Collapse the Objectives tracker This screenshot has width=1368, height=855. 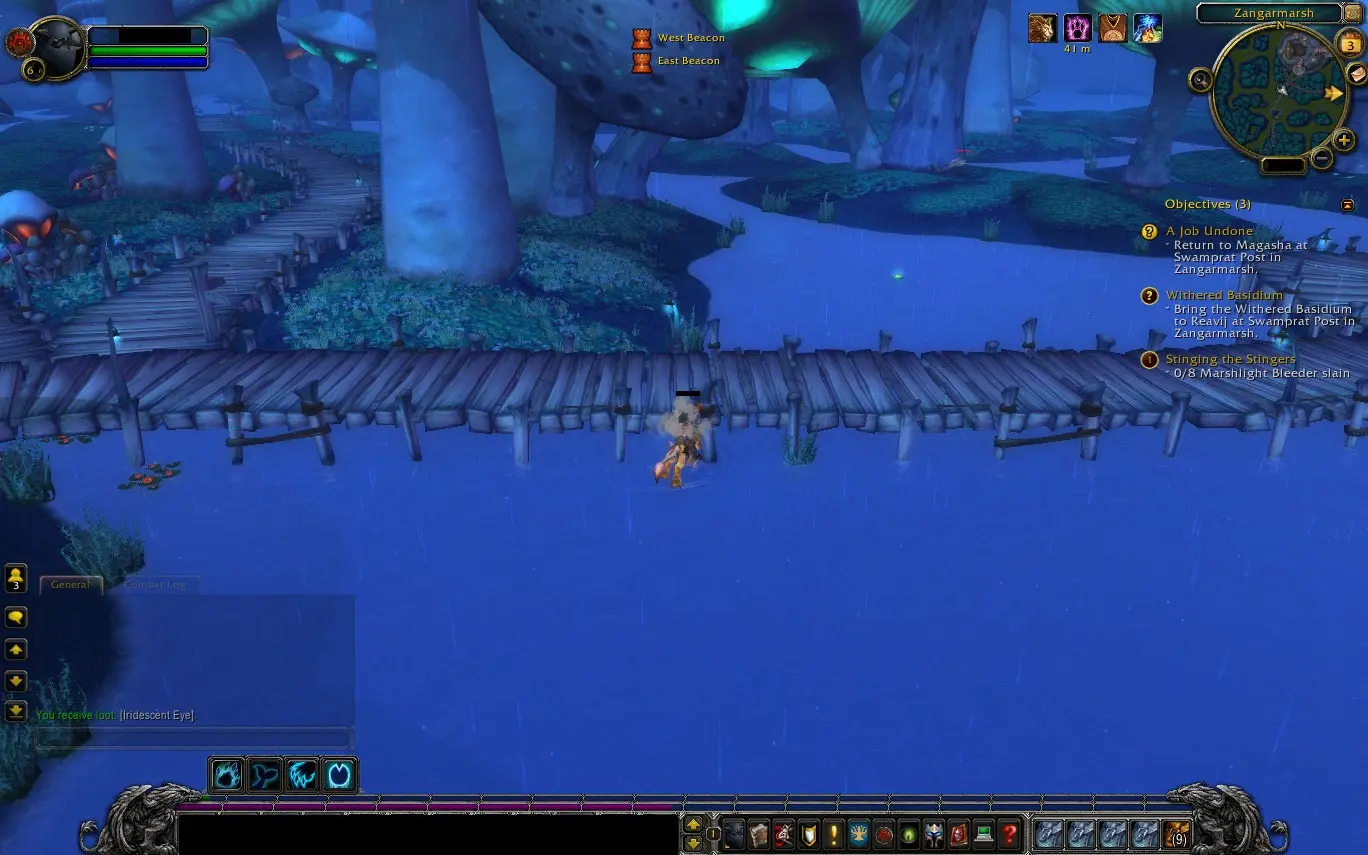click(x=1347, y=204)
